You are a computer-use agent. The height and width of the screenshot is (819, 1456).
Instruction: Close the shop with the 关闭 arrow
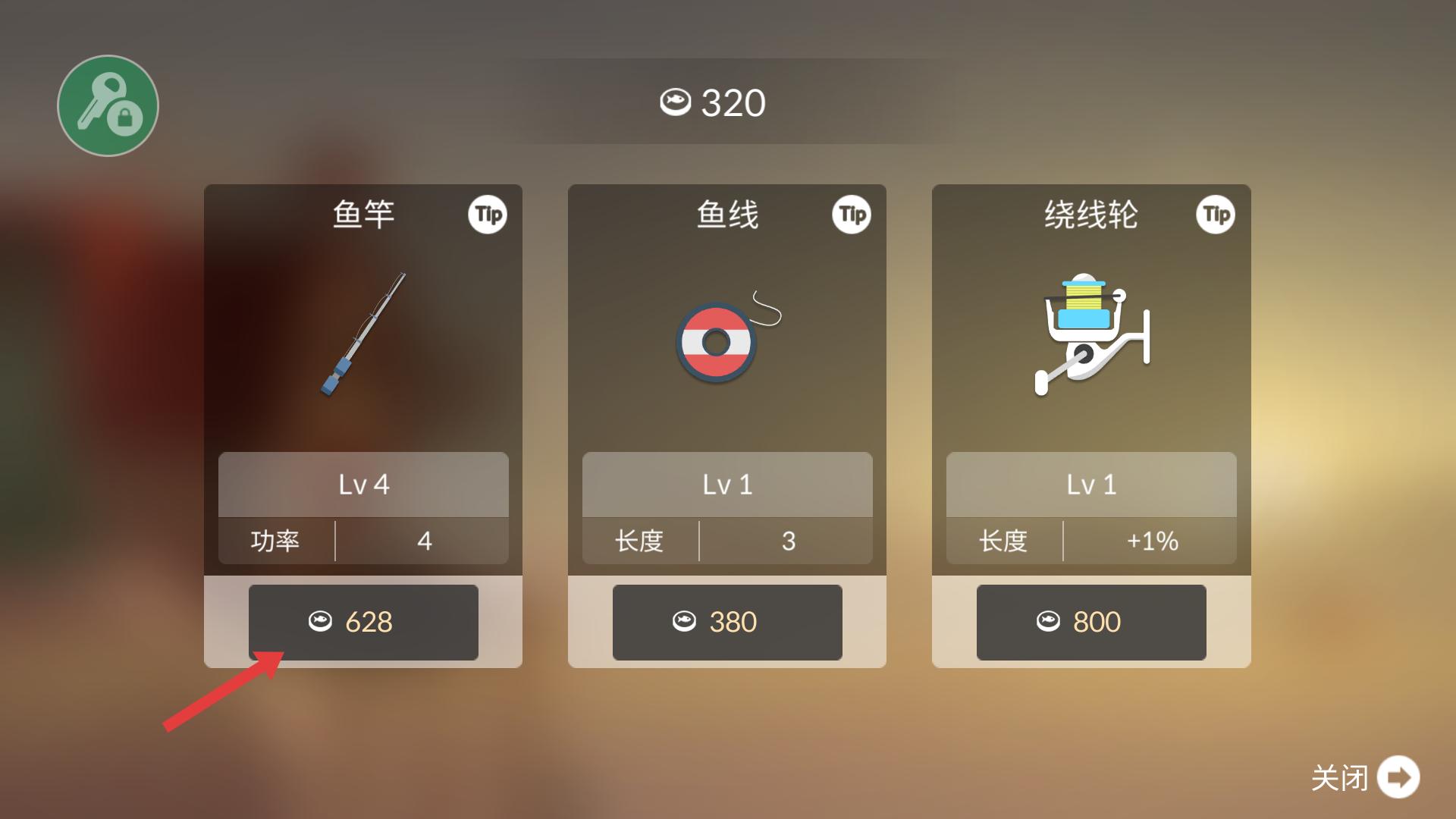[x=1398, y=777]
